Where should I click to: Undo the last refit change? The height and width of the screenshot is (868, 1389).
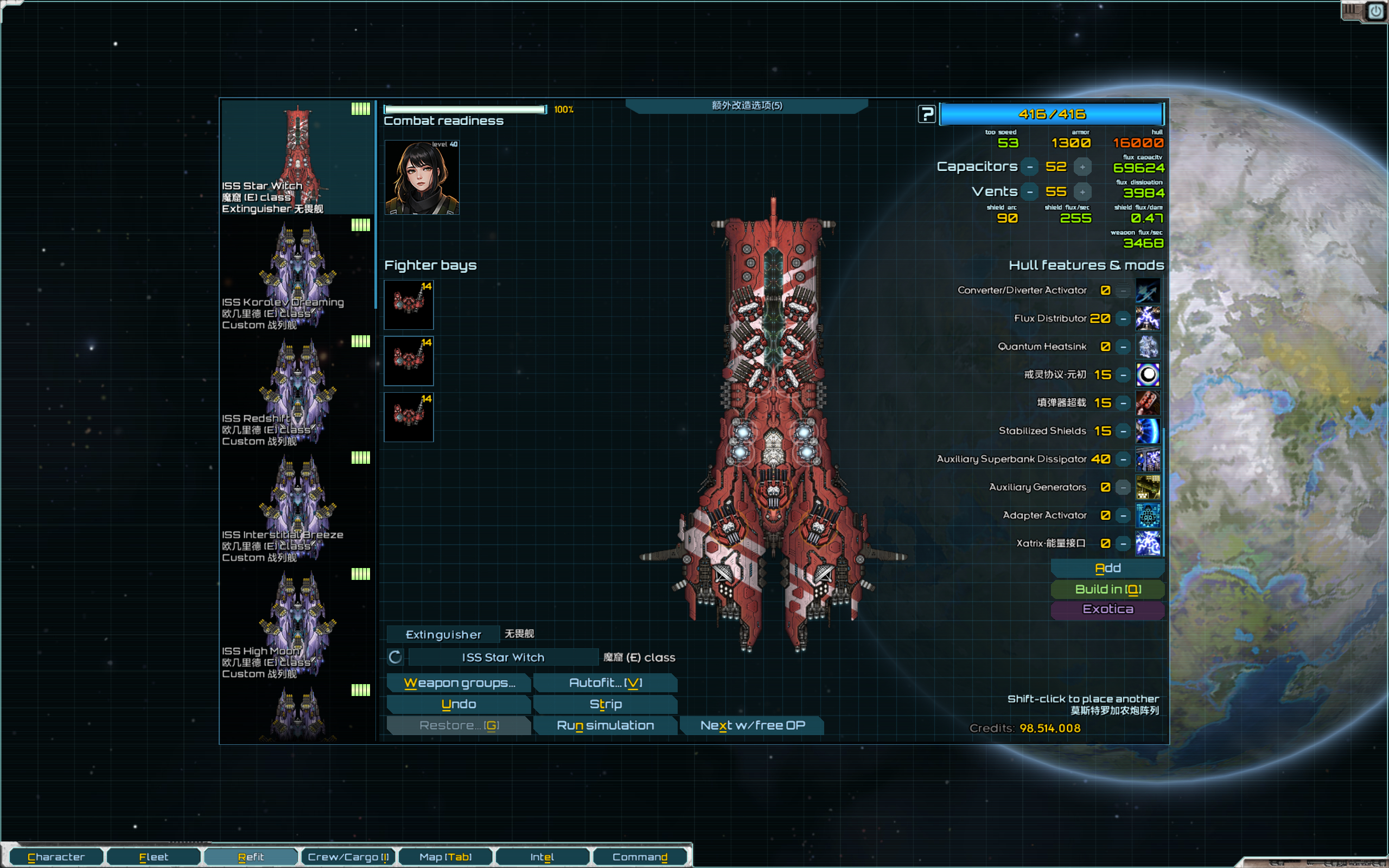458,704
